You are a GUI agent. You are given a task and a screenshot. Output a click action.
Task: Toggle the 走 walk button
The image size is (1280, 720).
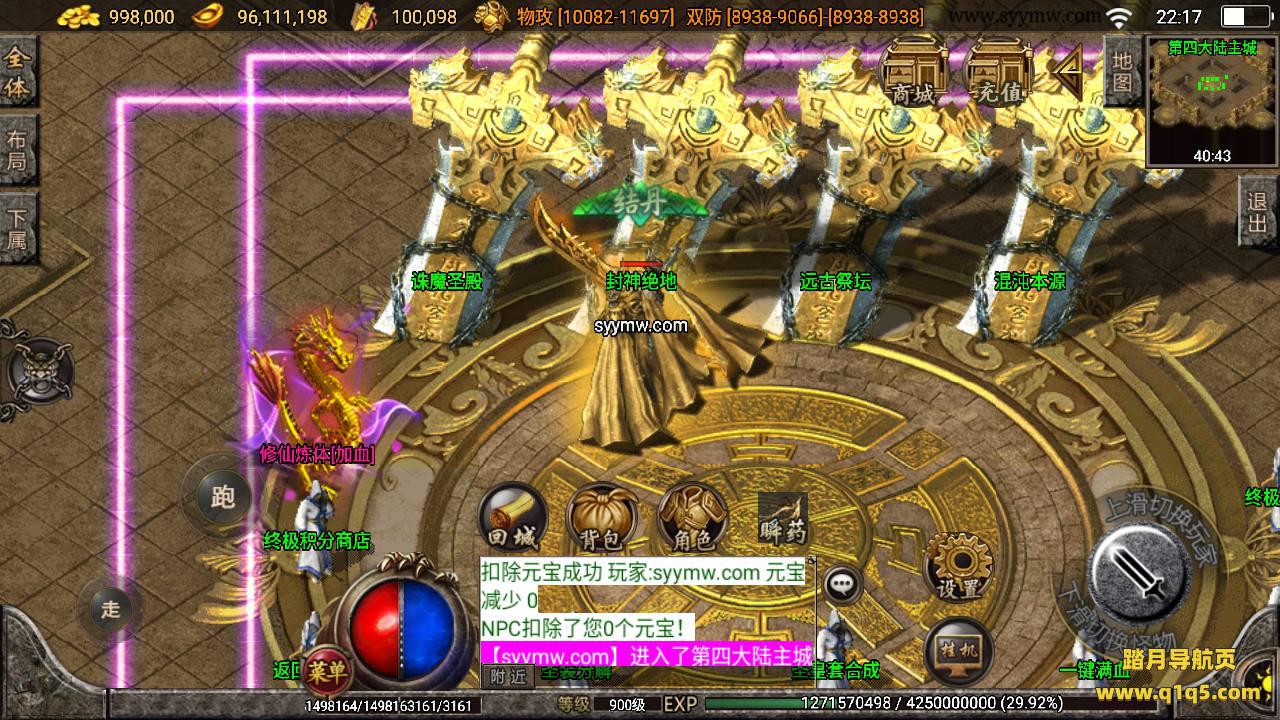click(110, 608)
